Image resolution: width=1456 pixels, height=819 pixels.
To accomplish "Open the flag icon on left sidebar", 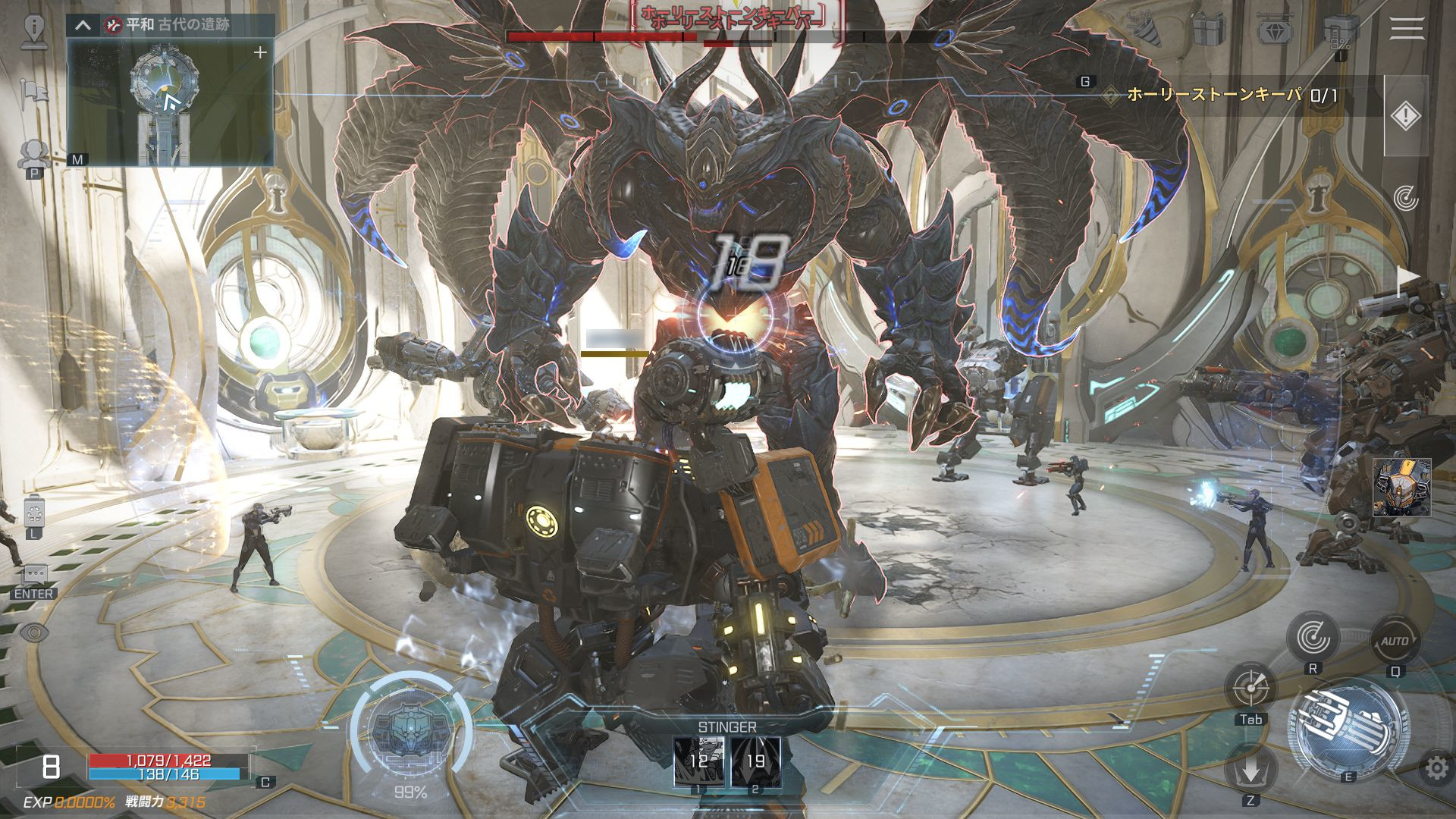I will coord(34,93).
